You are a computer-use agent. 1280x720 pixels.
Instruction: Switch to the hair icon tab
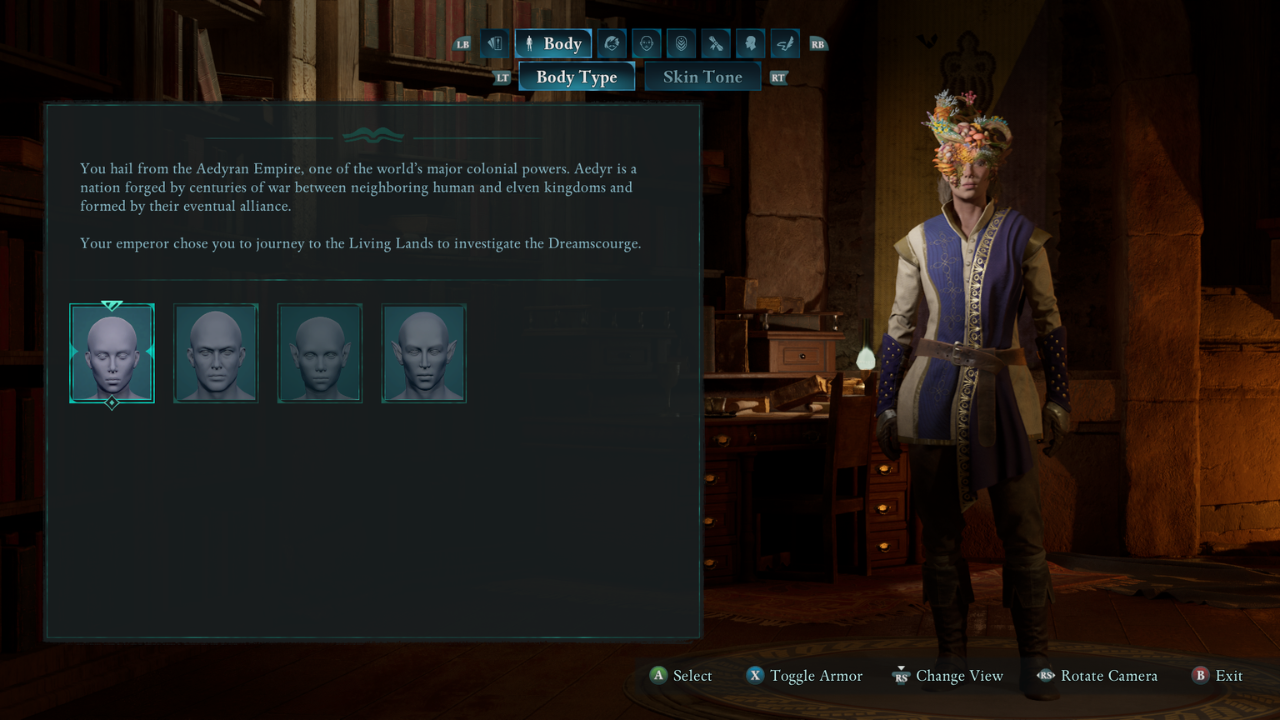612,44
